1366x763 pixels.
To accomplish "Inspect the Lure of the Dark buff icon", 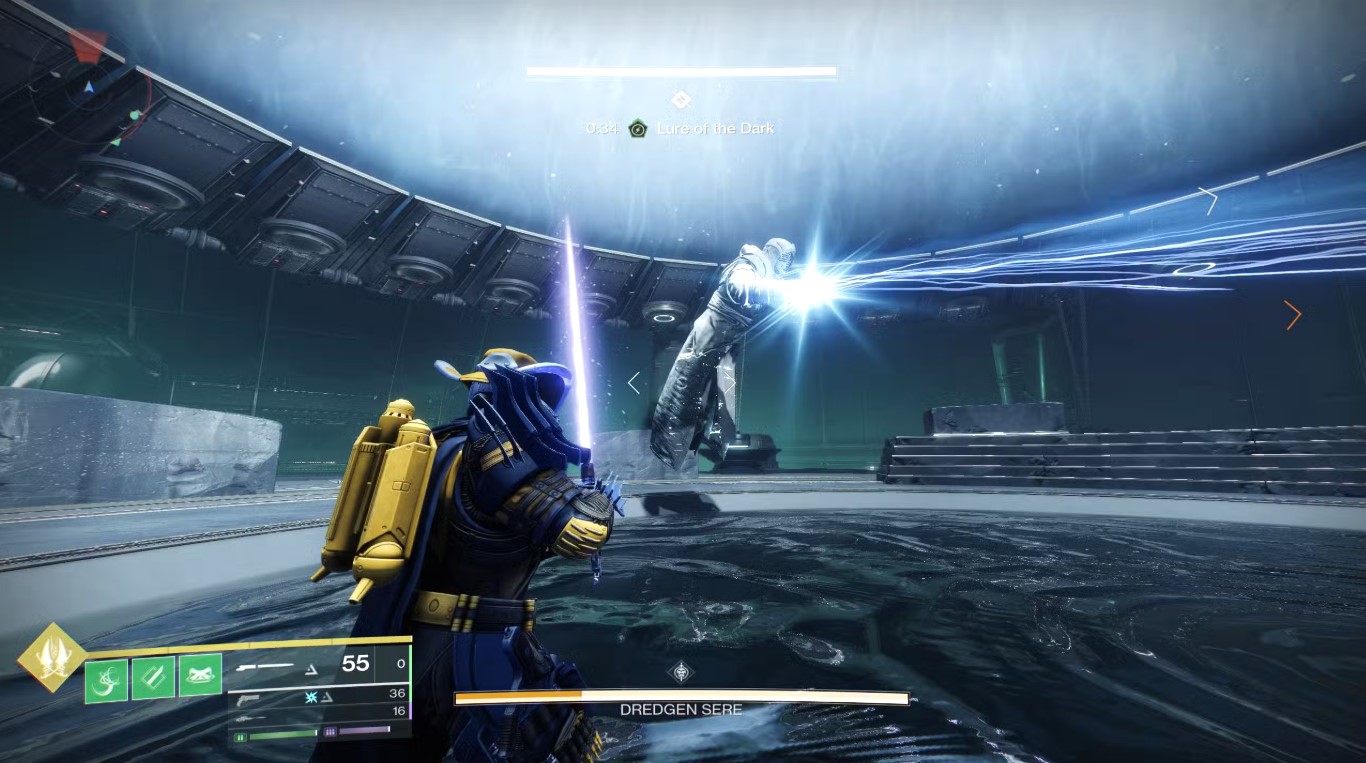I will [637, 128].
